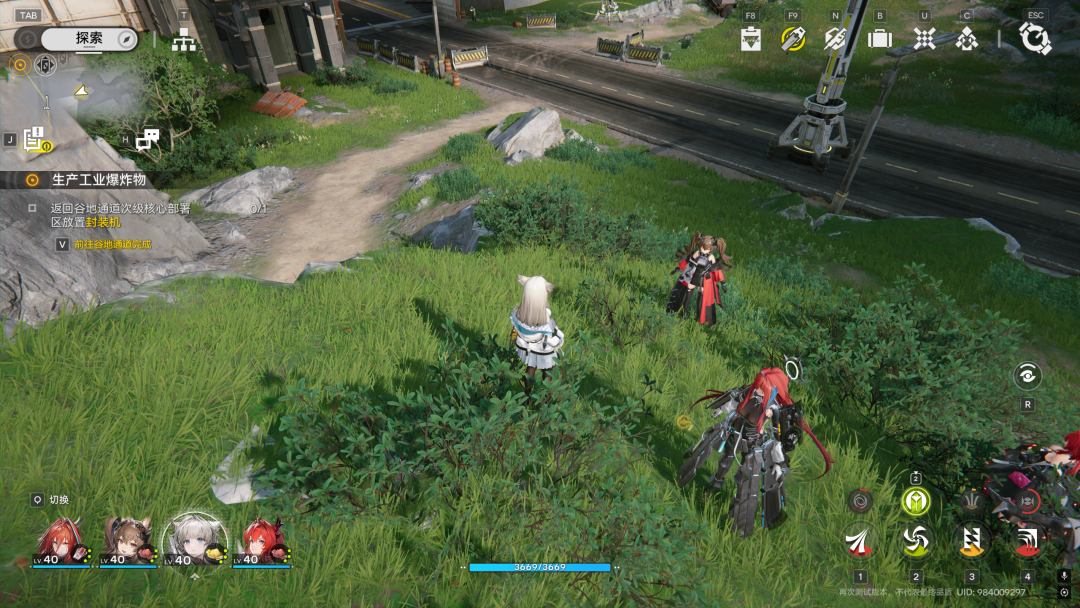Activate the first combat skill icon
This screenshot has width=1080, height=608.
[859, 541]
